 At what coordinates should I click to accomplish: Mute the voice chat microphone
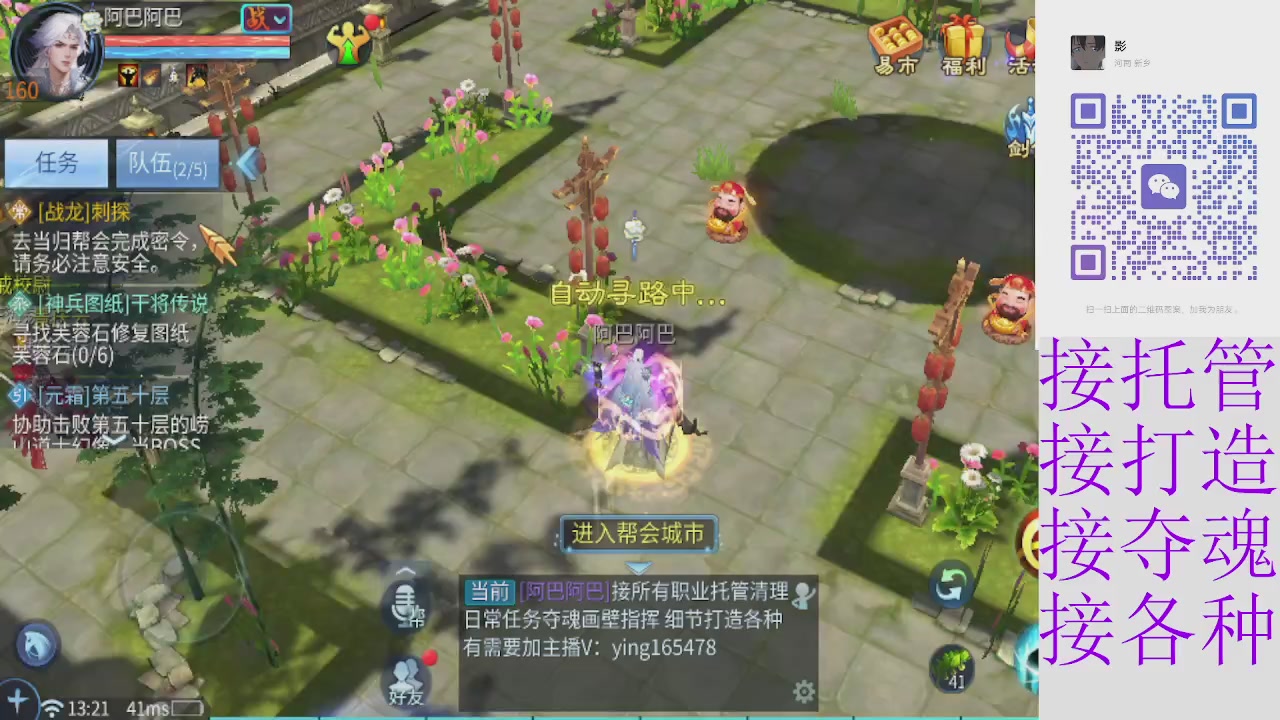click(x=405, y=600)
